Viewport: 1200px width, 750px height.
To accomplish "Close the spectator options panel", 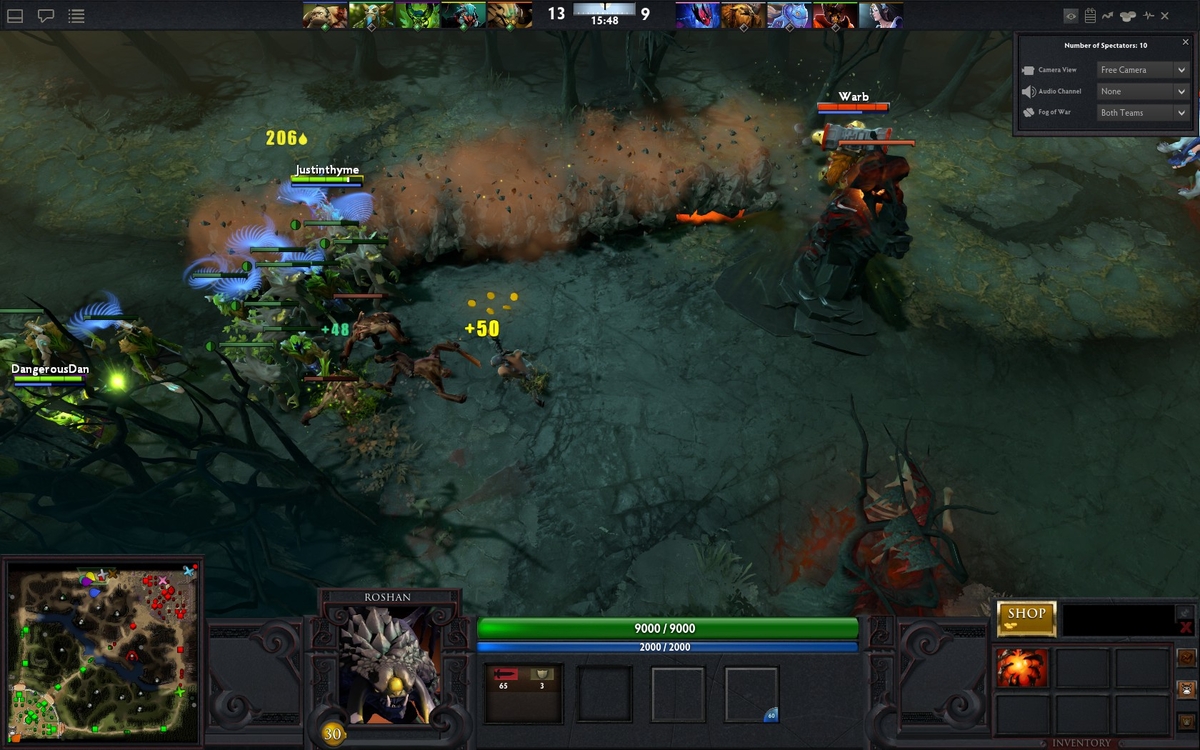I will 1186,43.
